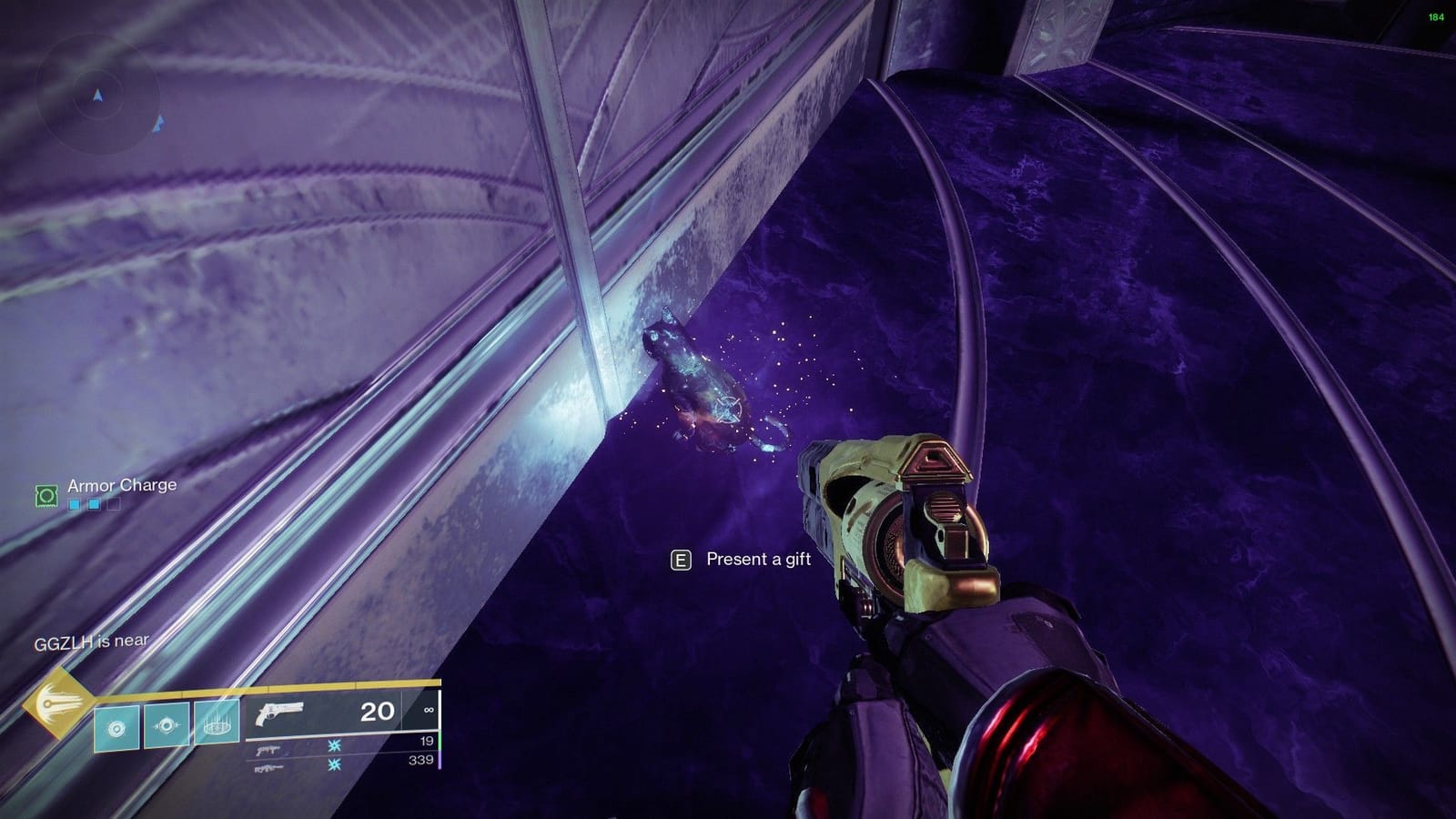Image resolution: width=1456 pixels, height=819 pixels.
Task: Select the stasis icon next to the power weapon
Action: coord(334,765)
